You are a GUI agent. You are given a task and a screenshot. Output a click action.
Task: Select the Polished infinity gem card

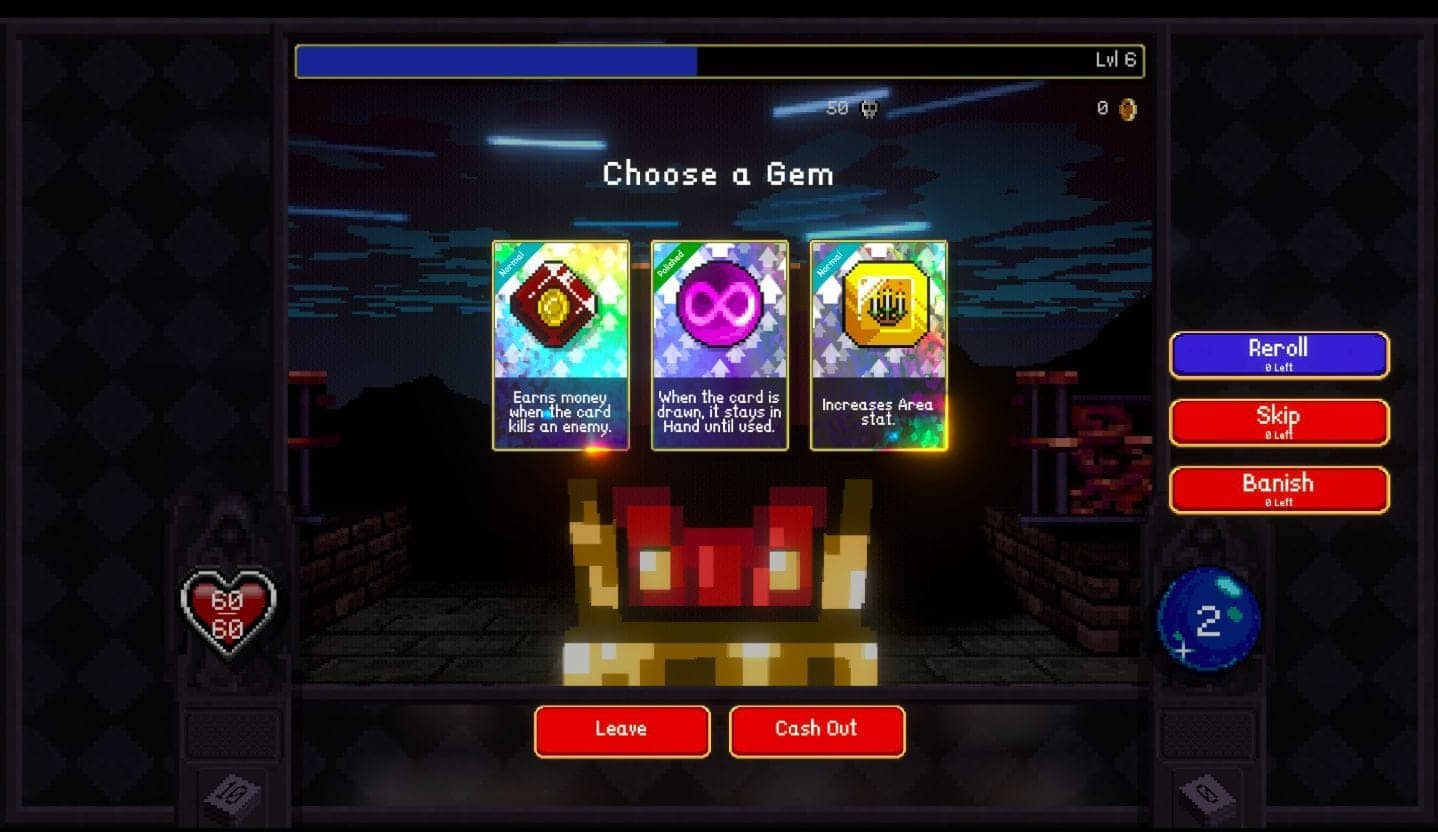pos(719,345)
